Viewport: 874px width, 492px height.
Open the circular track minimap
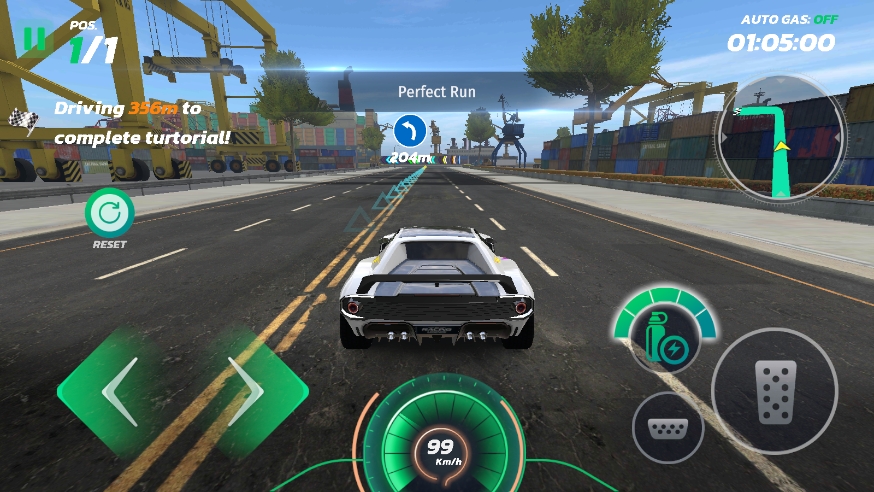(781, 137)
